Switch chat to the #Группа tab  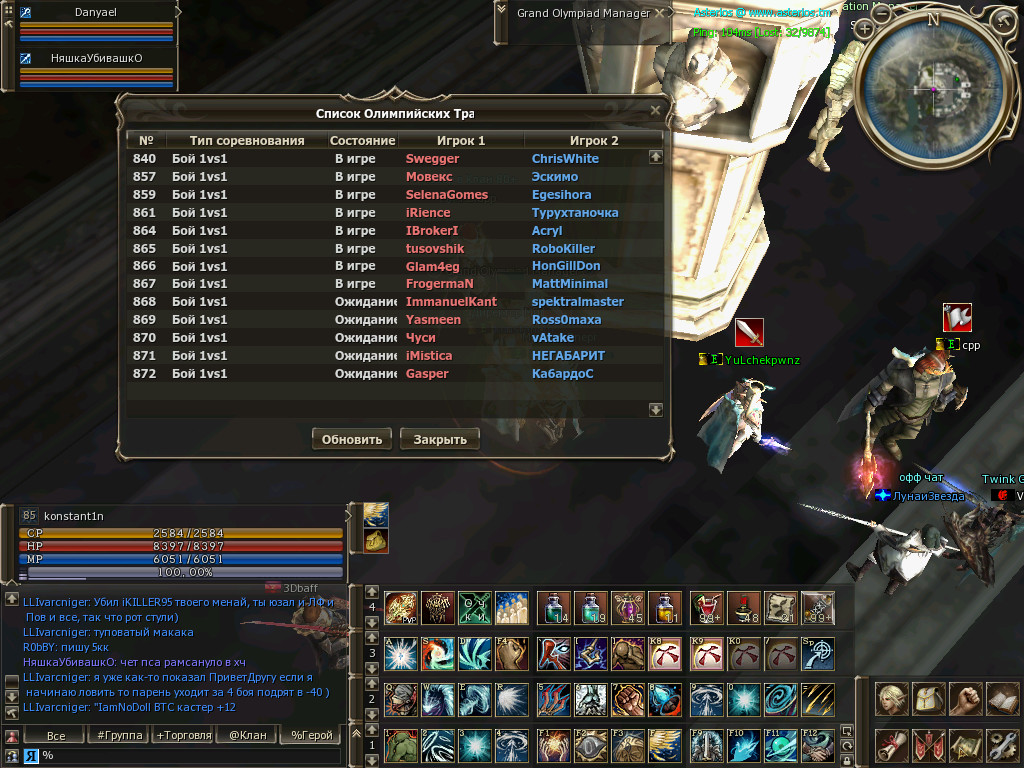coord(118,736)
